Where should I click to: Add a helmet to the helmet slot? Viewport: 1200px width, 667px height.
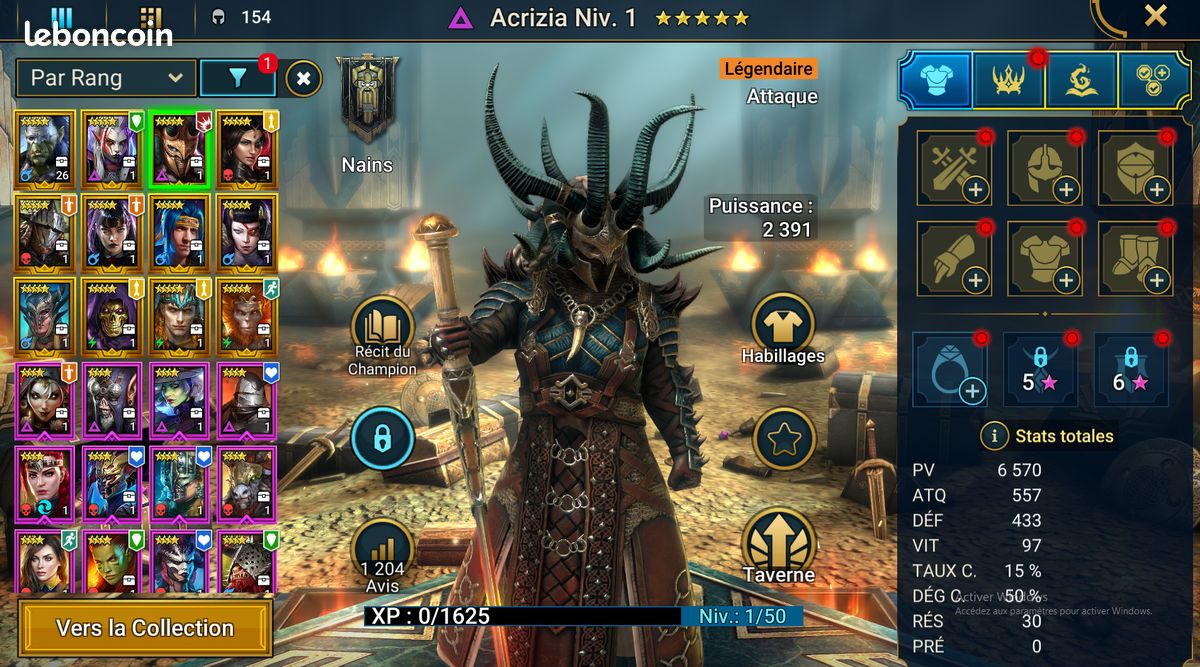1045,168
